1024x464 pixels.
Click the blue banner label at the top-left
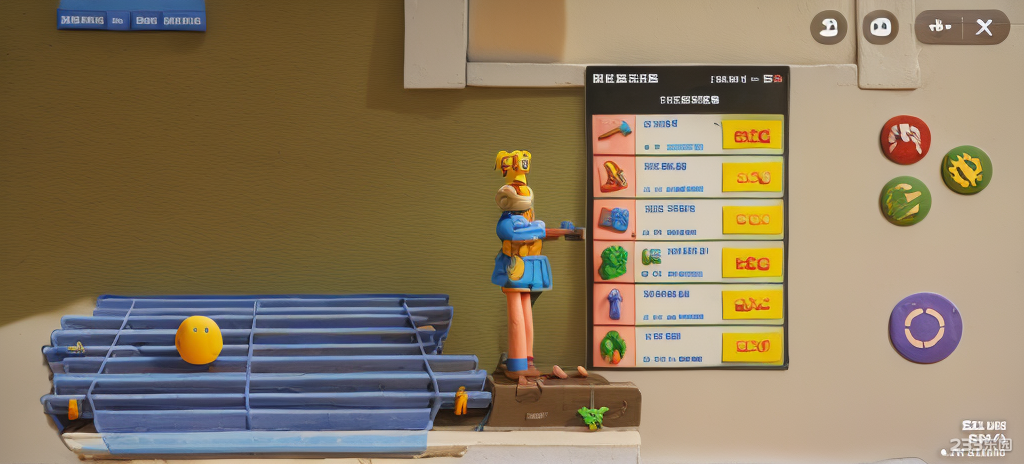(131, 17)
